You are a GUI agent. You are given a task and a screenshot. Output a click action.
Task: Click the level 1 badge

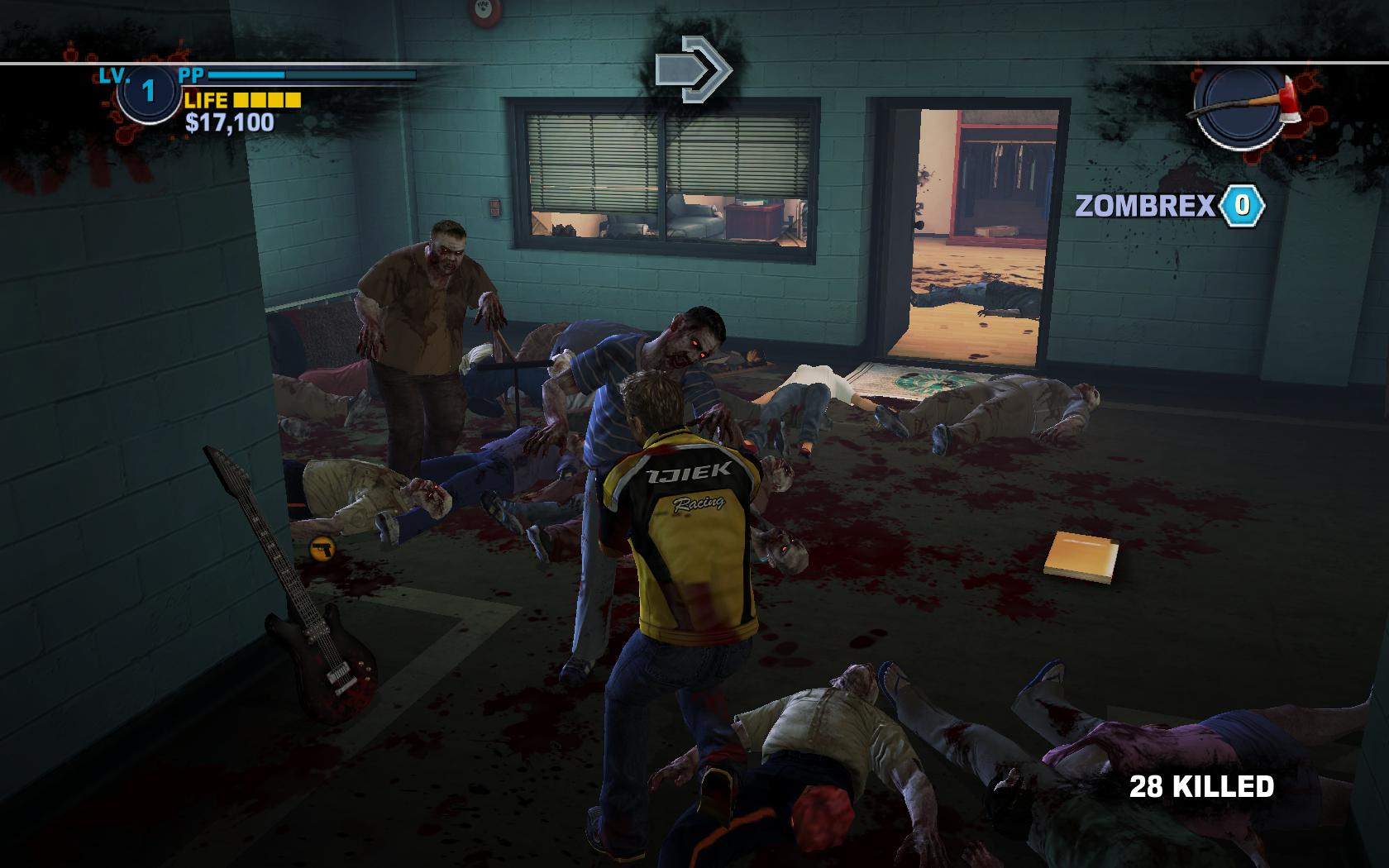coord(148,91)
